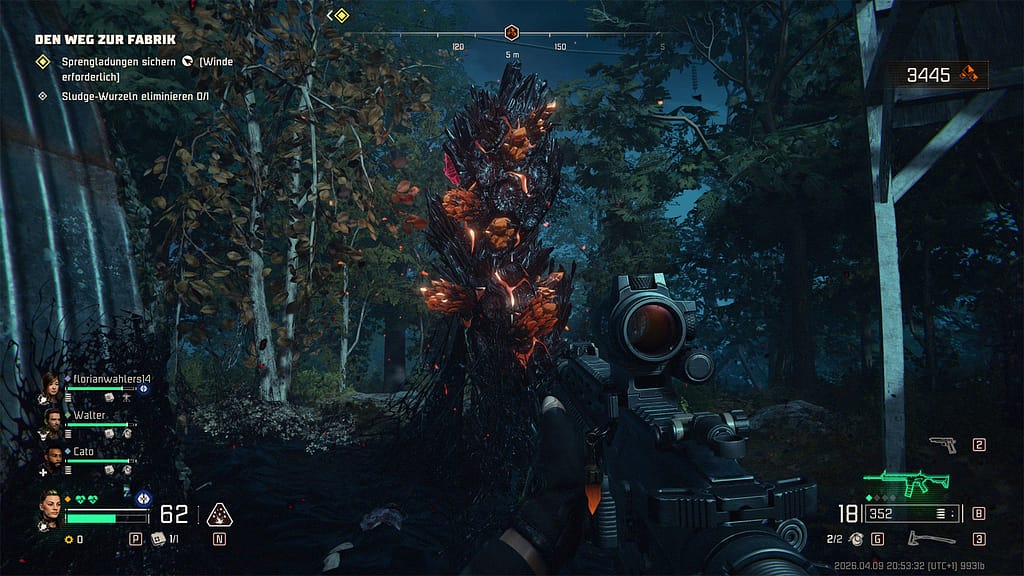Click your own character portrait

click(x=51, y=506)
